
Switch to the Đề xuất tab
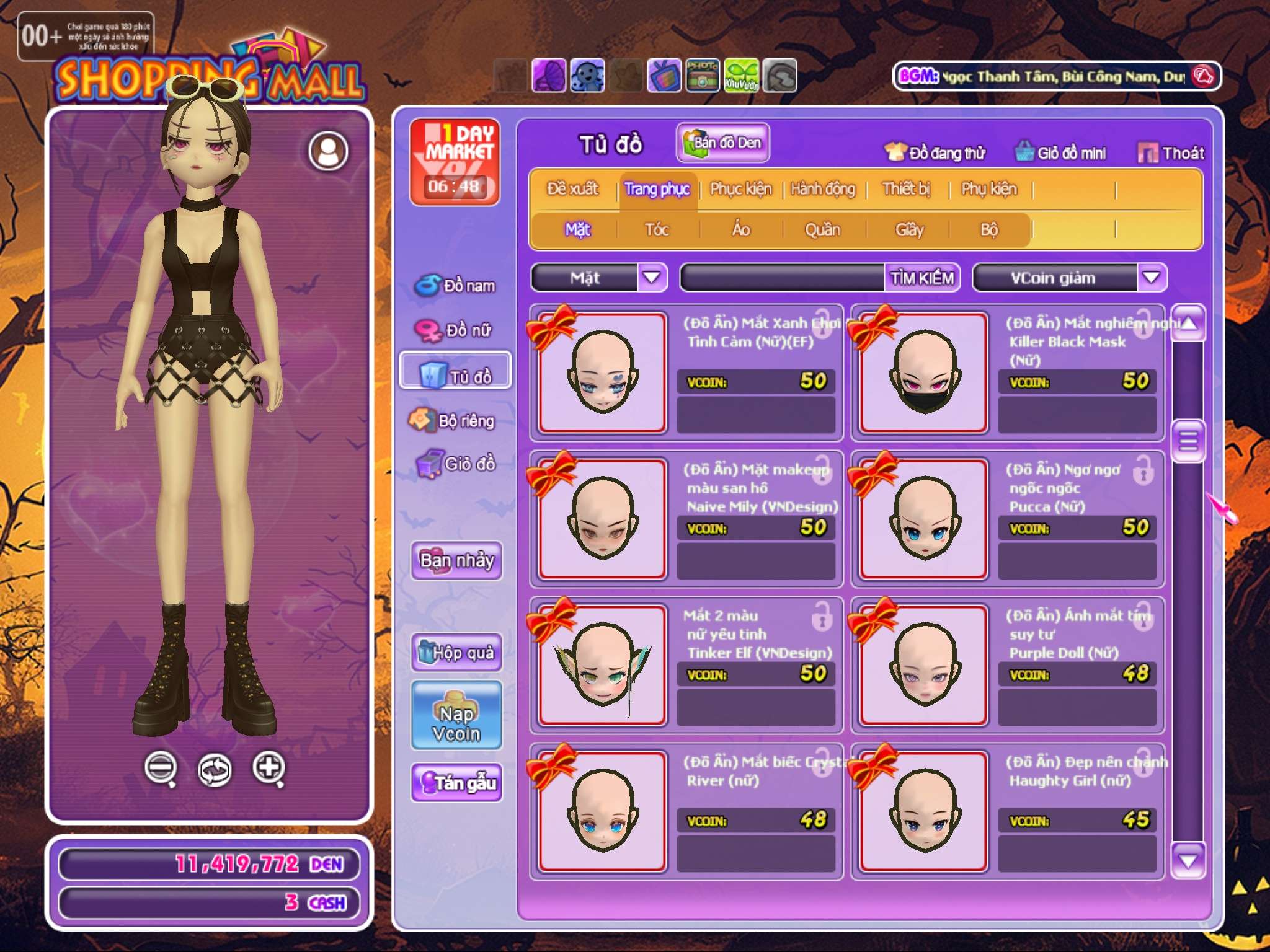572,188
